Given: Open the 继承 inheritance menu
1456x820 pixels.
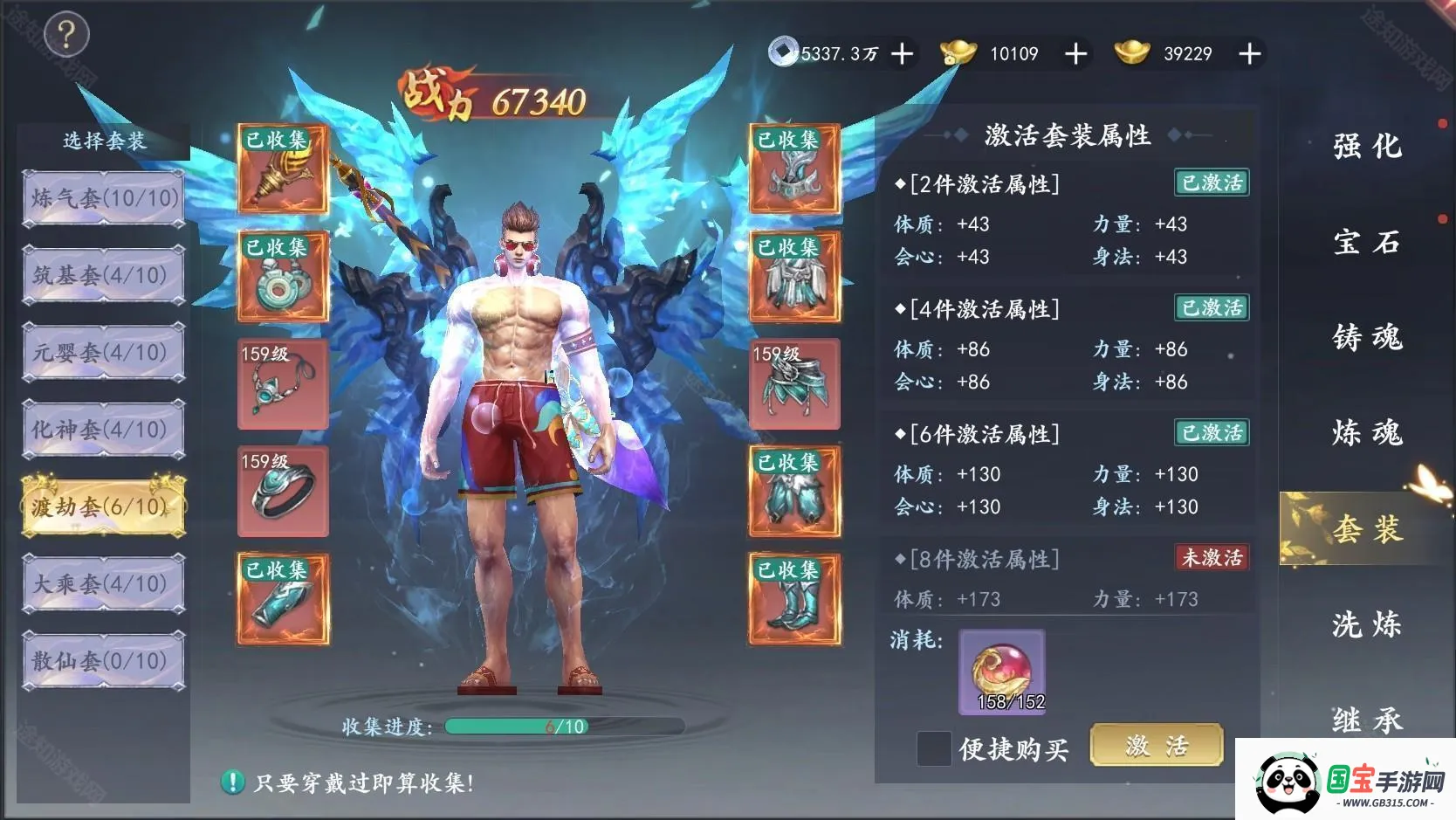Looking at the screenshot, I should [1366, 720].
